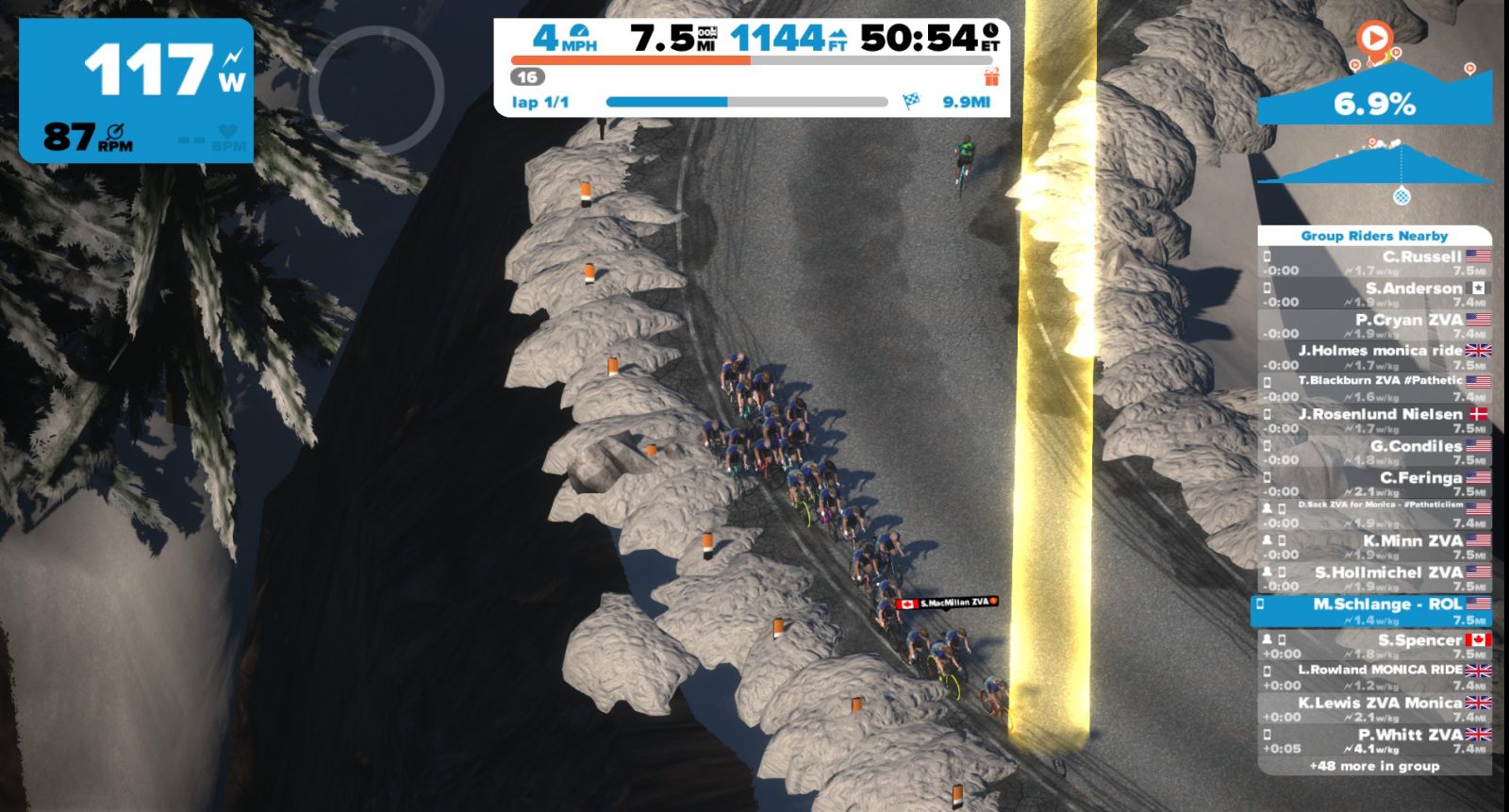The height and width of the screenshot is (812, 1509).
Task: Click highlighted M.Schlange - ROL row
Action: [1373, 611]
